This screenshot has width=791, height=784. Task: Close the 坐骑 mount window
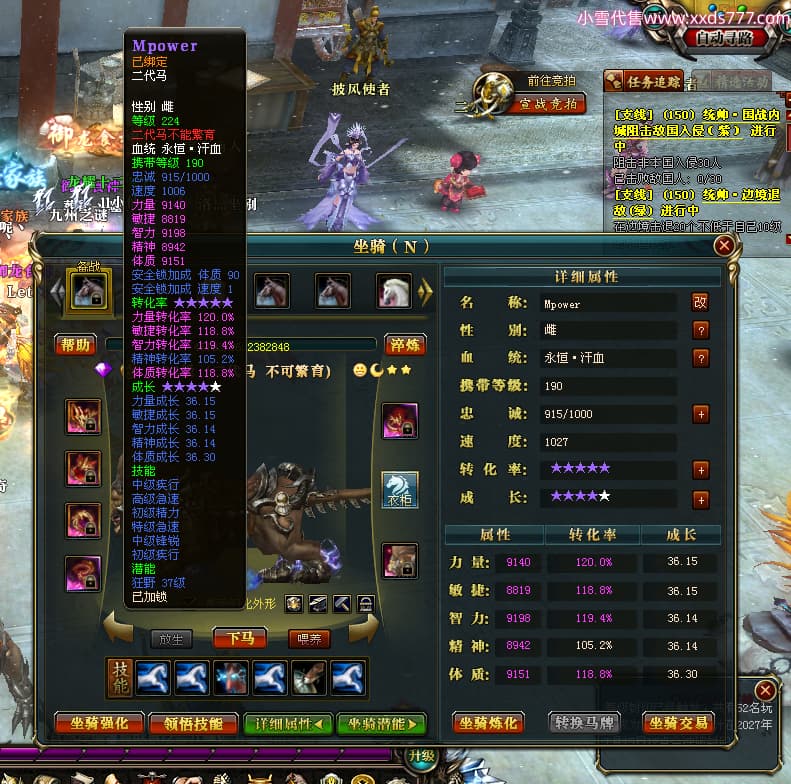click(x=725, y=245)
